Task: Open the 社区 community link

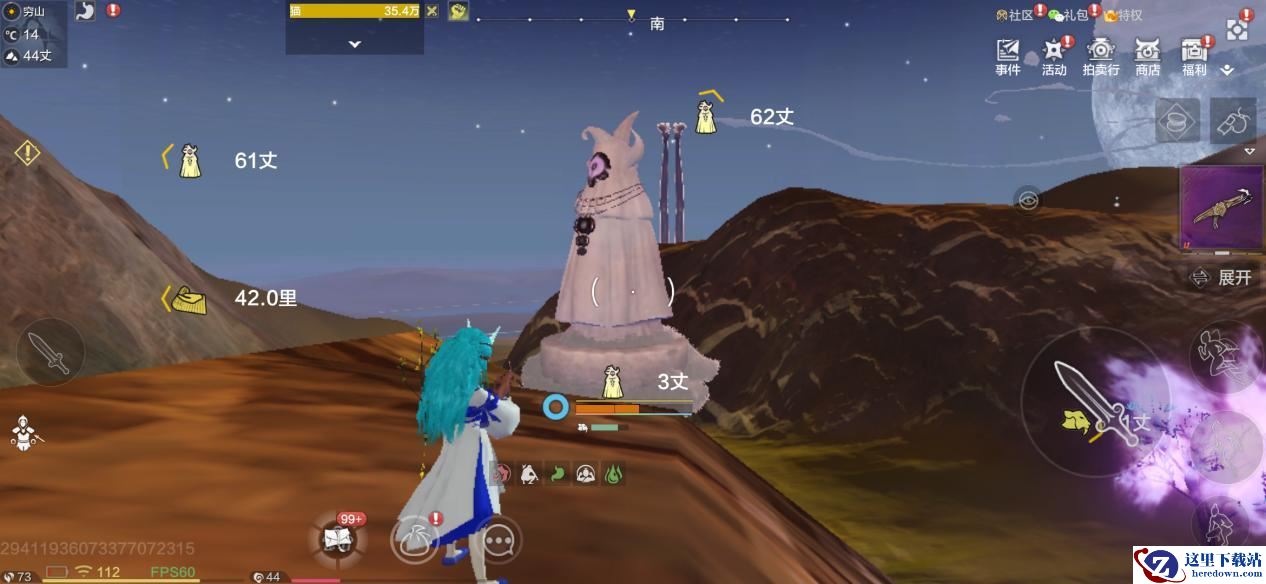Action: point(1014,15)
